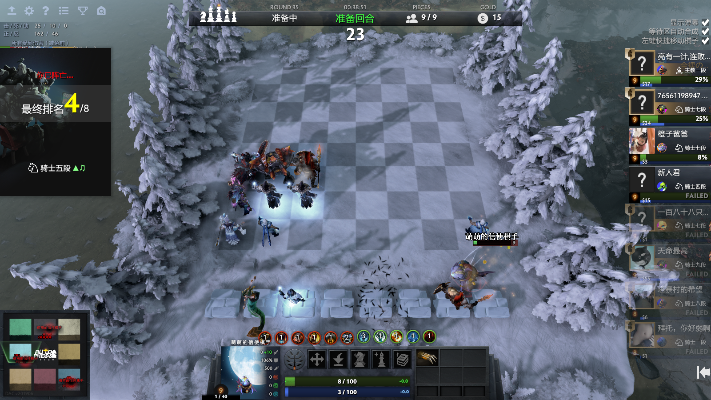The image size is (711, 400).
Task: Click the gold coin counter icon
Action: (x=484, y=17)
